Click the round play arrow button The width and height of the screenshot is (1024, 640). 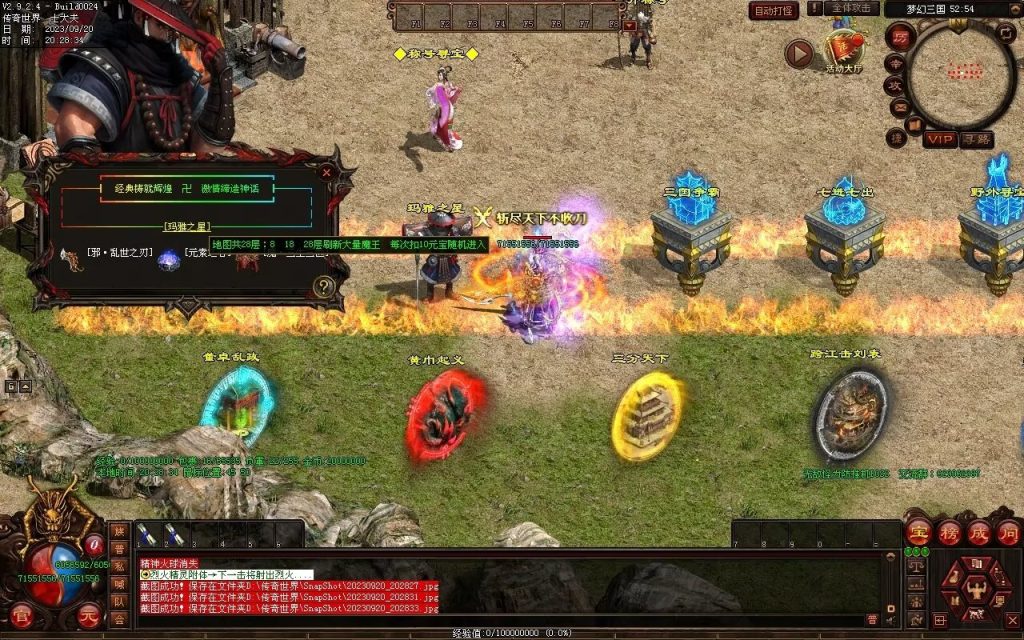798,53
